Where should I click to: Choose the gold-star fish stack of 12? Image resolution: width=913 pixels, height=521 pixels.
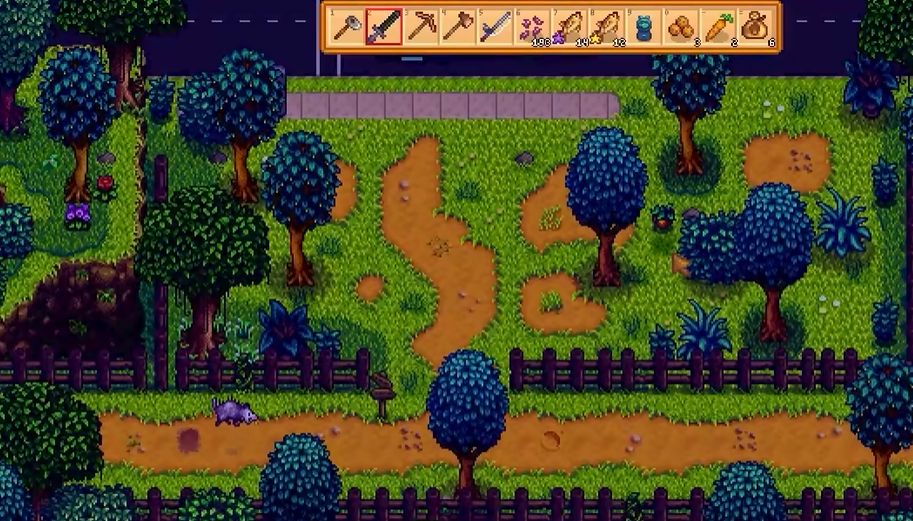[606, 27]
